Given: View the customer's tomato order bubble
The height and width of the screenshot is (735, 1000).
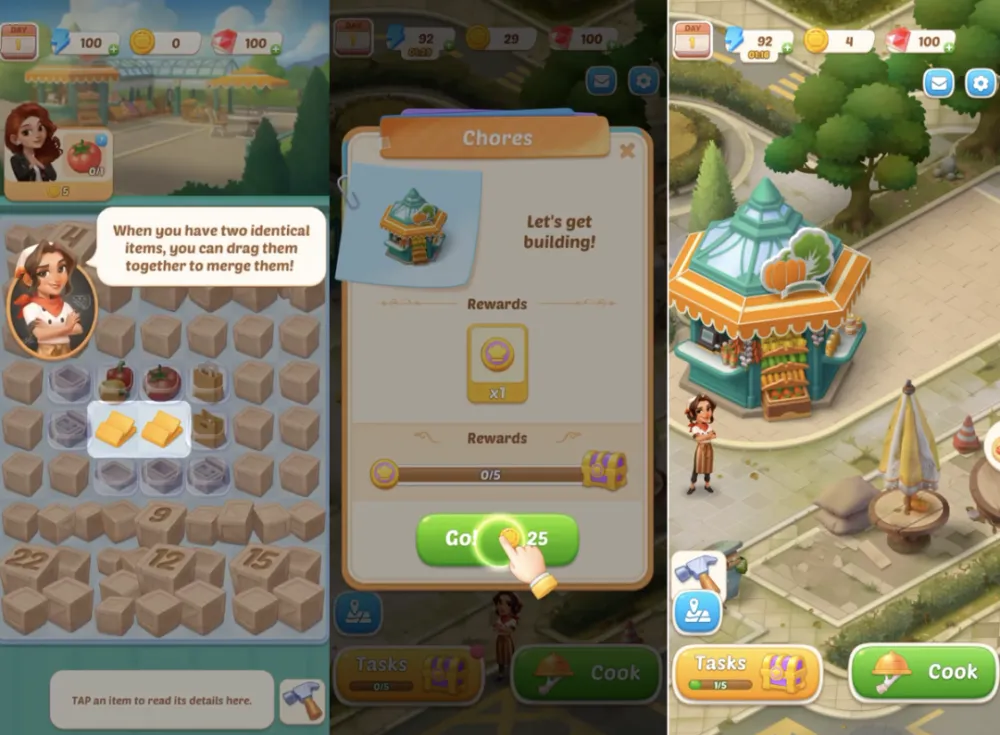Looking at the screenshot, I should (x=85, y=157).
